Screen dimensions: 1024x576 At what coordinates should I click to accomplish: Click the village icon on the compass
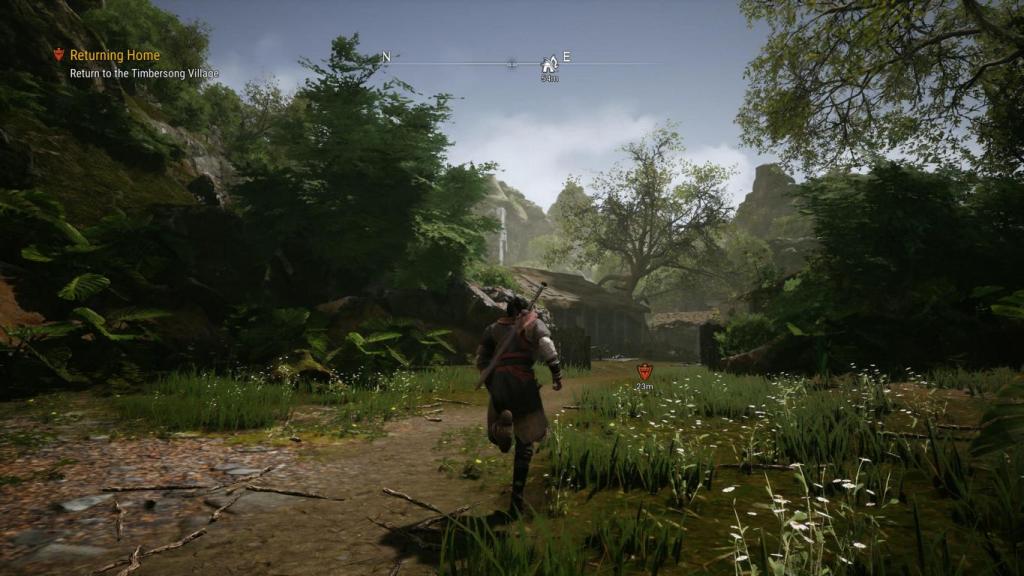pos(549,63)
